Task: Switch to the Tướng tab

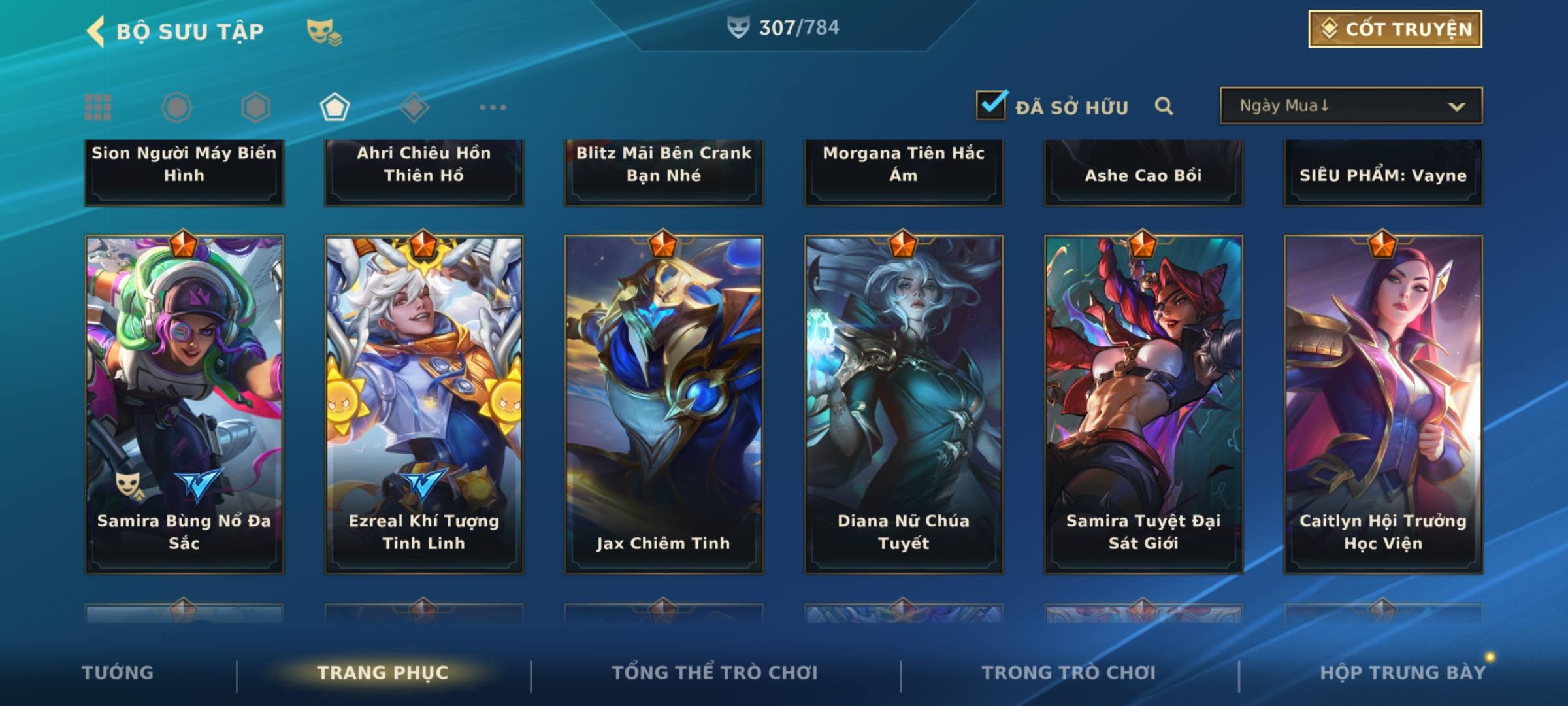Action: [118, 673]
